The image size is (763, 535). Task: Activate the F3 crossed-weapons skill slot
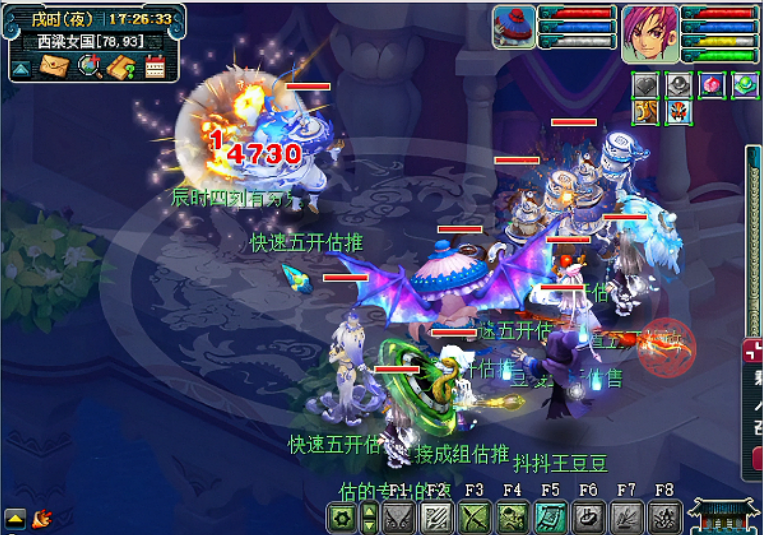473,517
